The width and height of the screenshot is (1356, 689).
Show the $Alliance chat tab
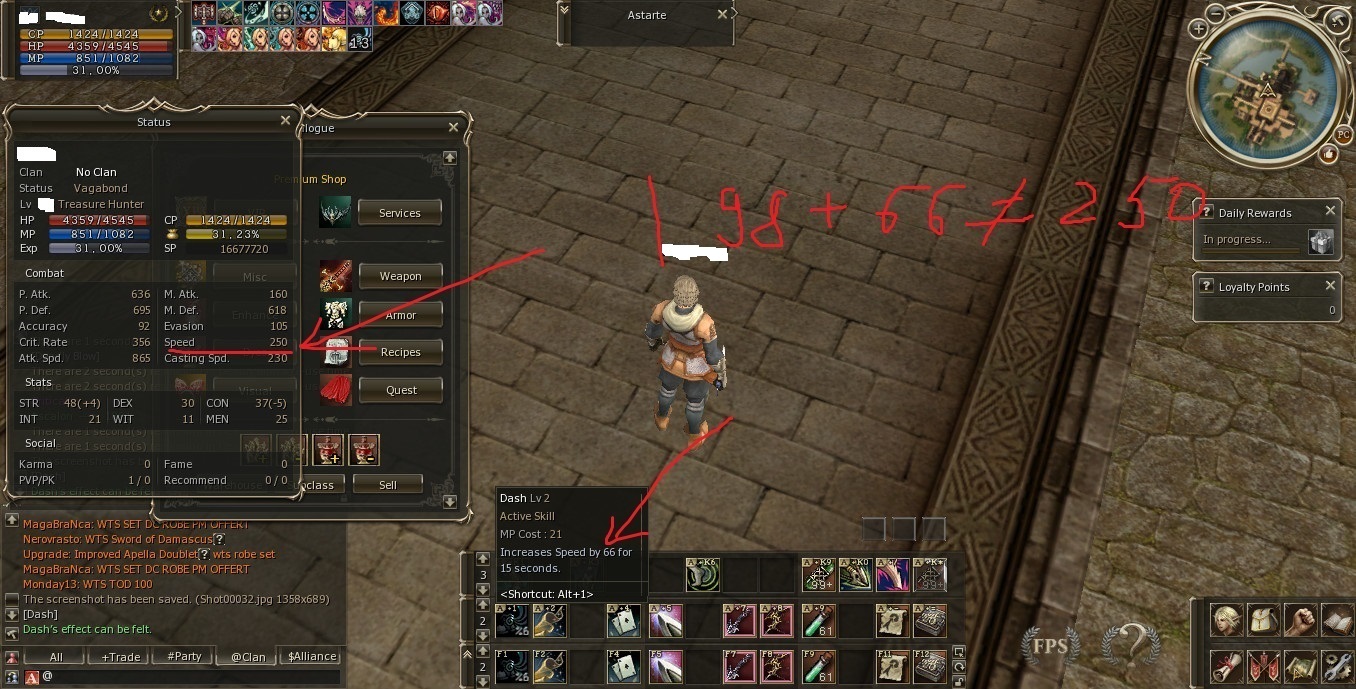pyautogui.click(x=312, y=657)
